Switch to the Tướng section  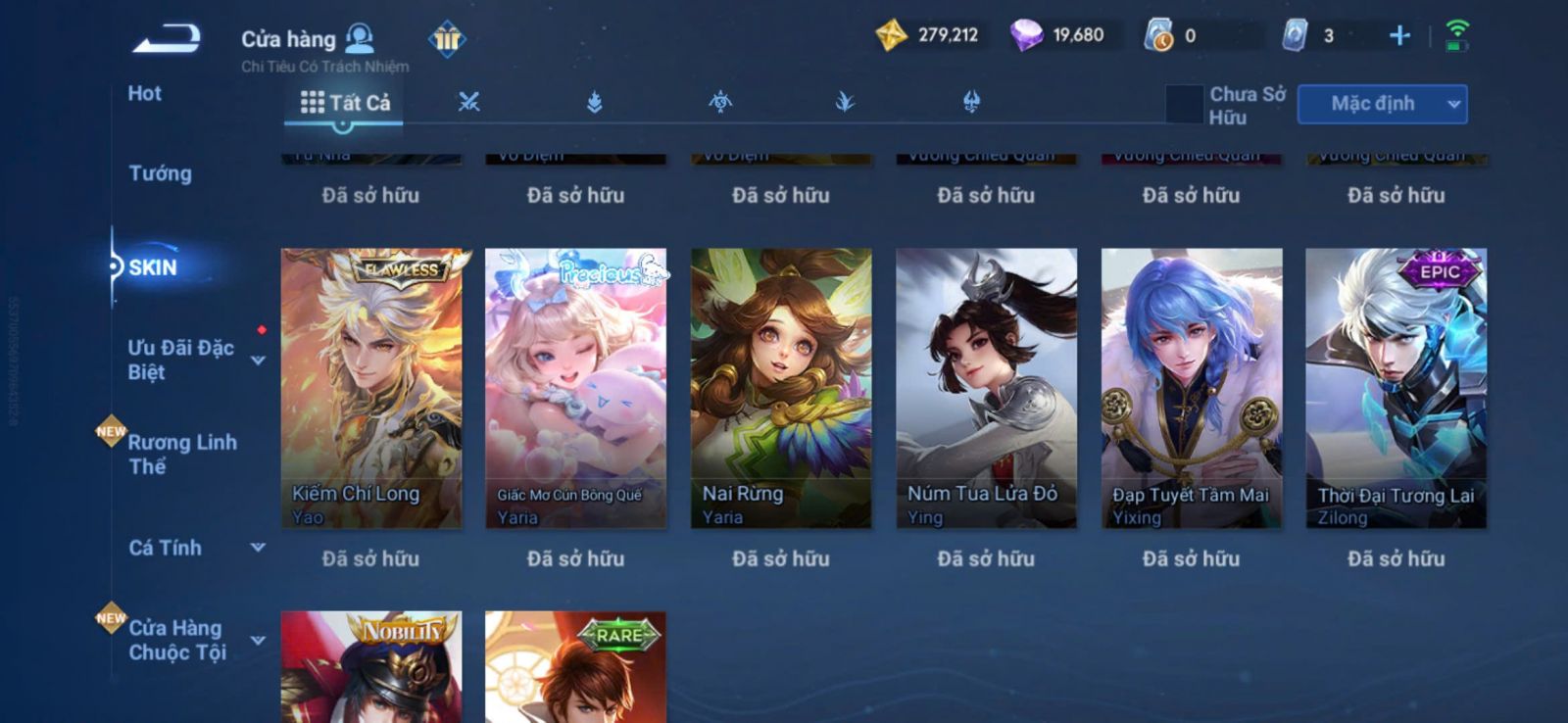click(160, 173)
